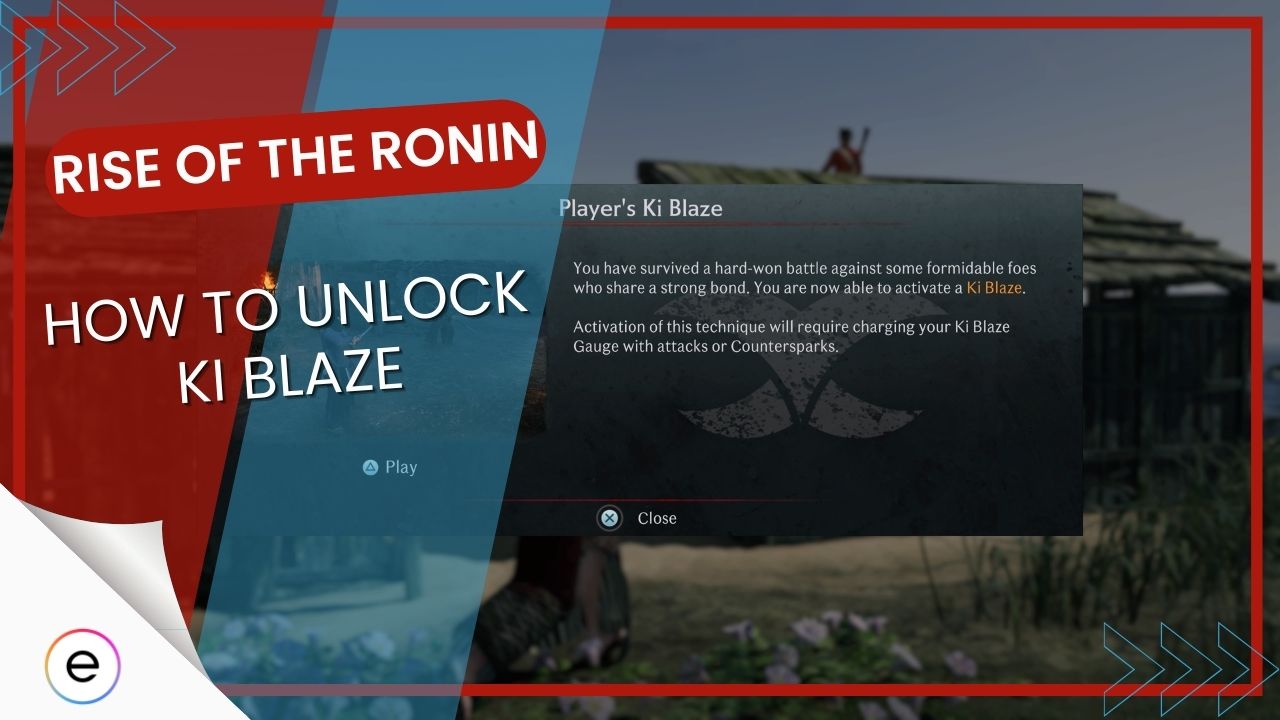Open the Rise of the Ronin banner badge
The height and width of the screenshot is (720, 1280).
coord(300,155)
